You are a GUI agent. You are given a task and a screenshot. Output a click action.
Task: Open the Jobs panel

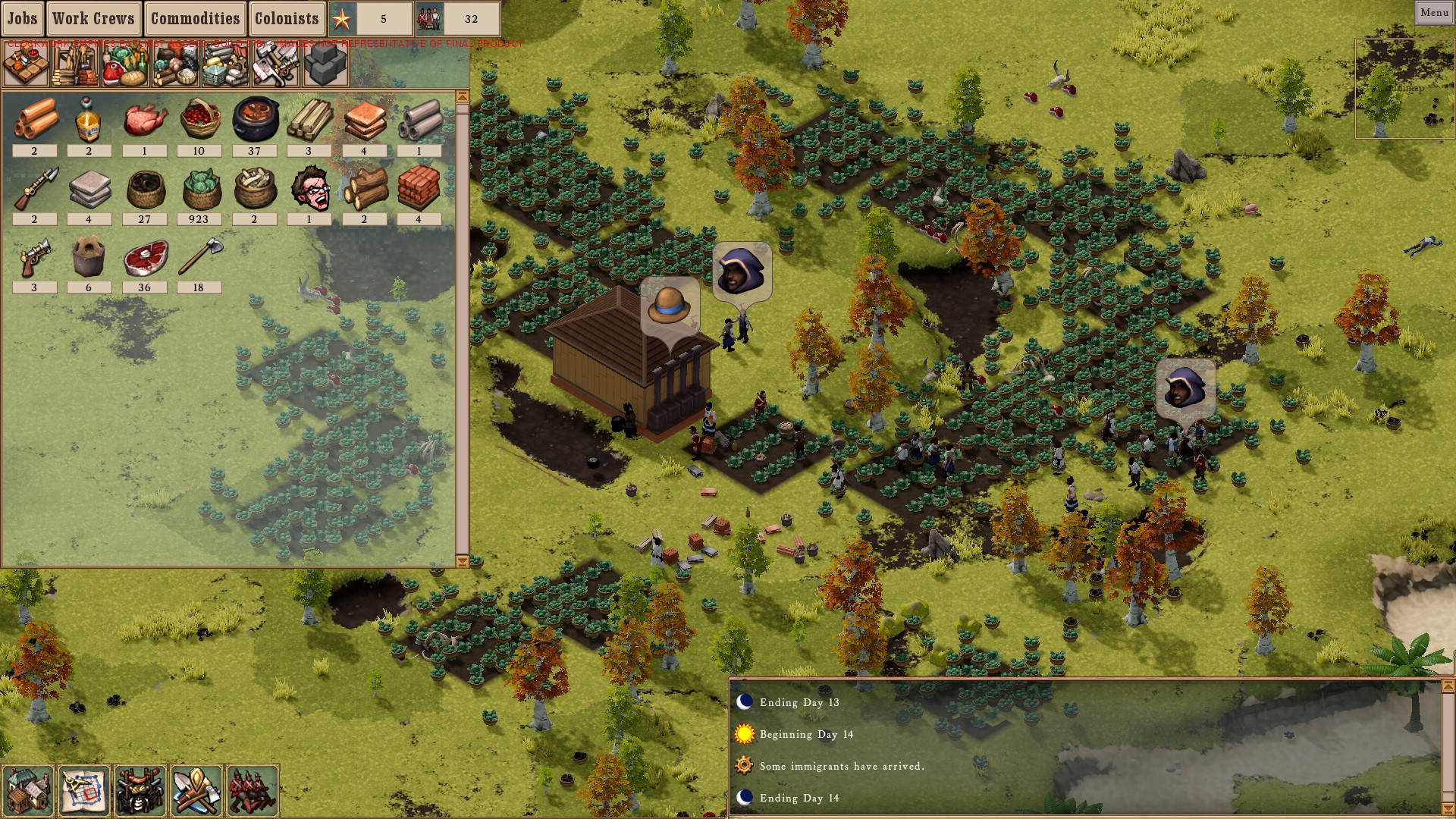click(23, 18)
